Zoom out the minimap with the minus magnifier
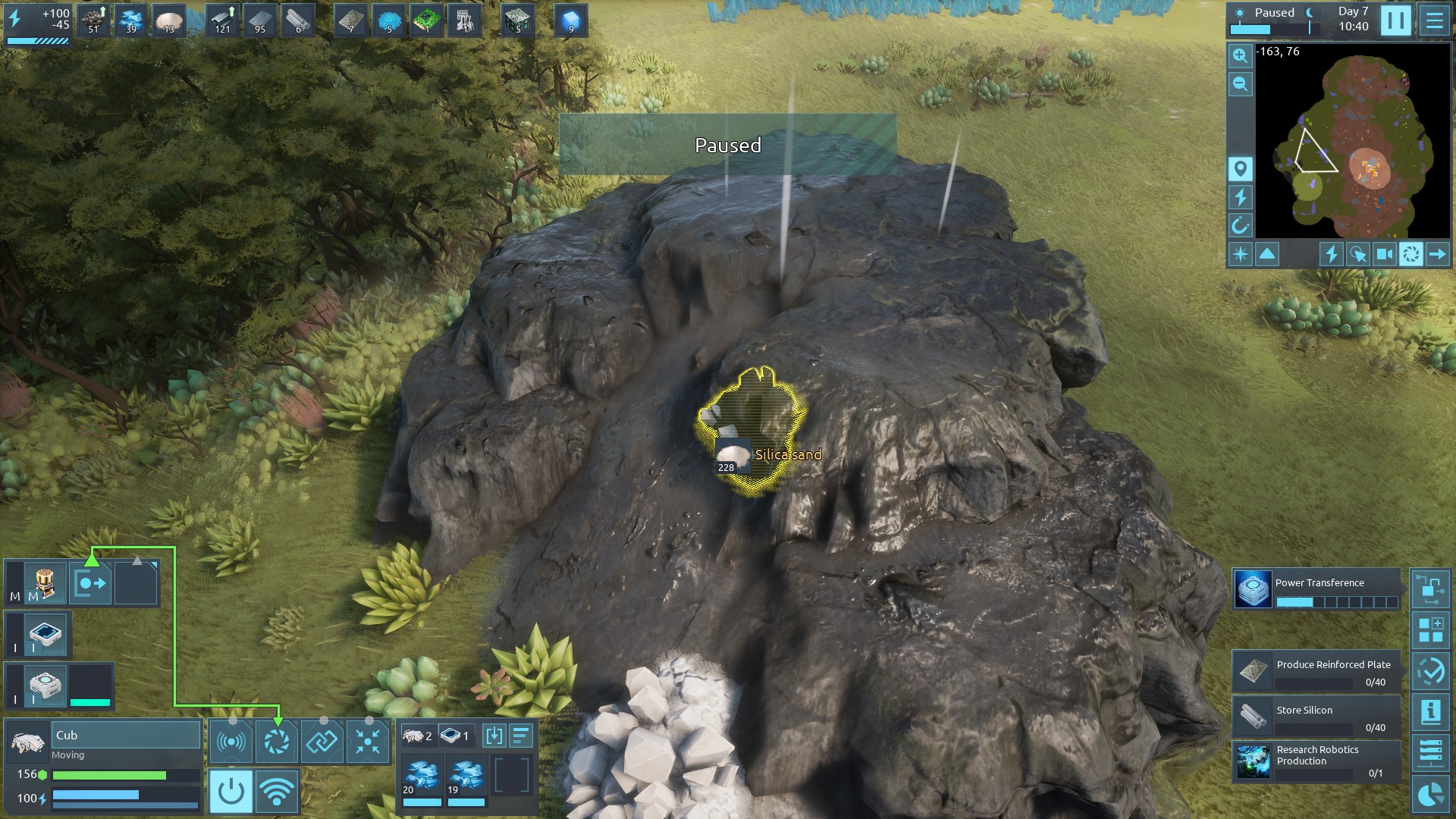This screenshot has height=819, width=1456. [1240, 84]
